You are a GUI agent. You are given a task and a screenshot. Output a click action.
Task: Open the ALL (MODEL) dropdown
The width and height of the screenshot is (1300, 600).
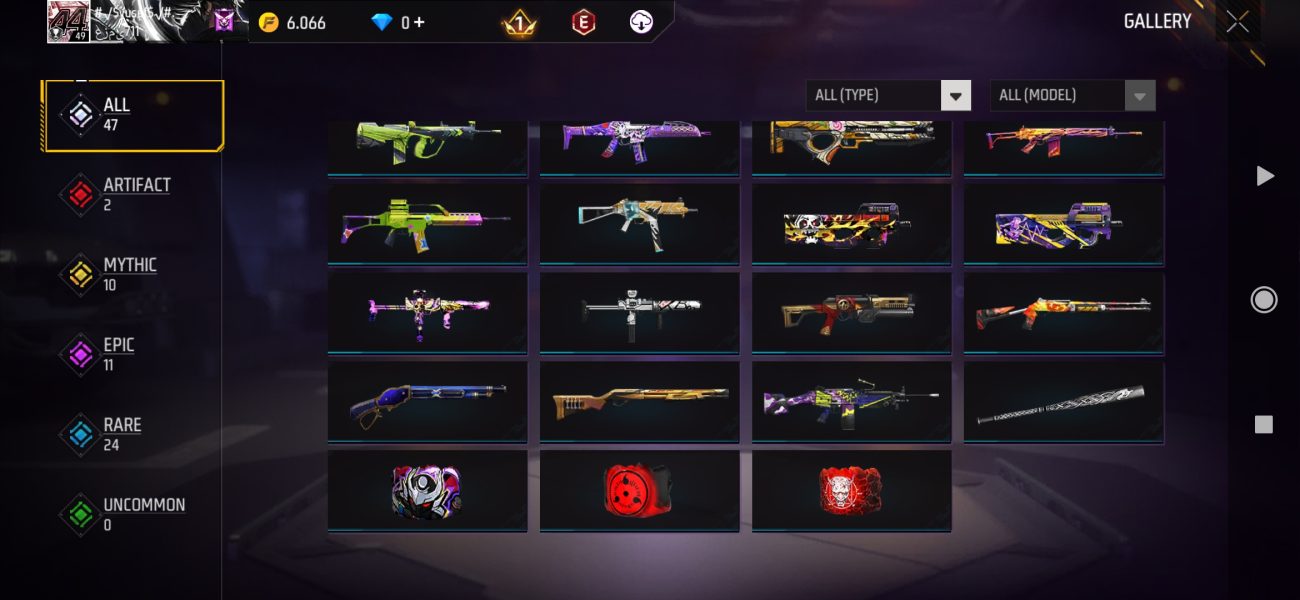pyautogui.click(x=1072, y=95)
